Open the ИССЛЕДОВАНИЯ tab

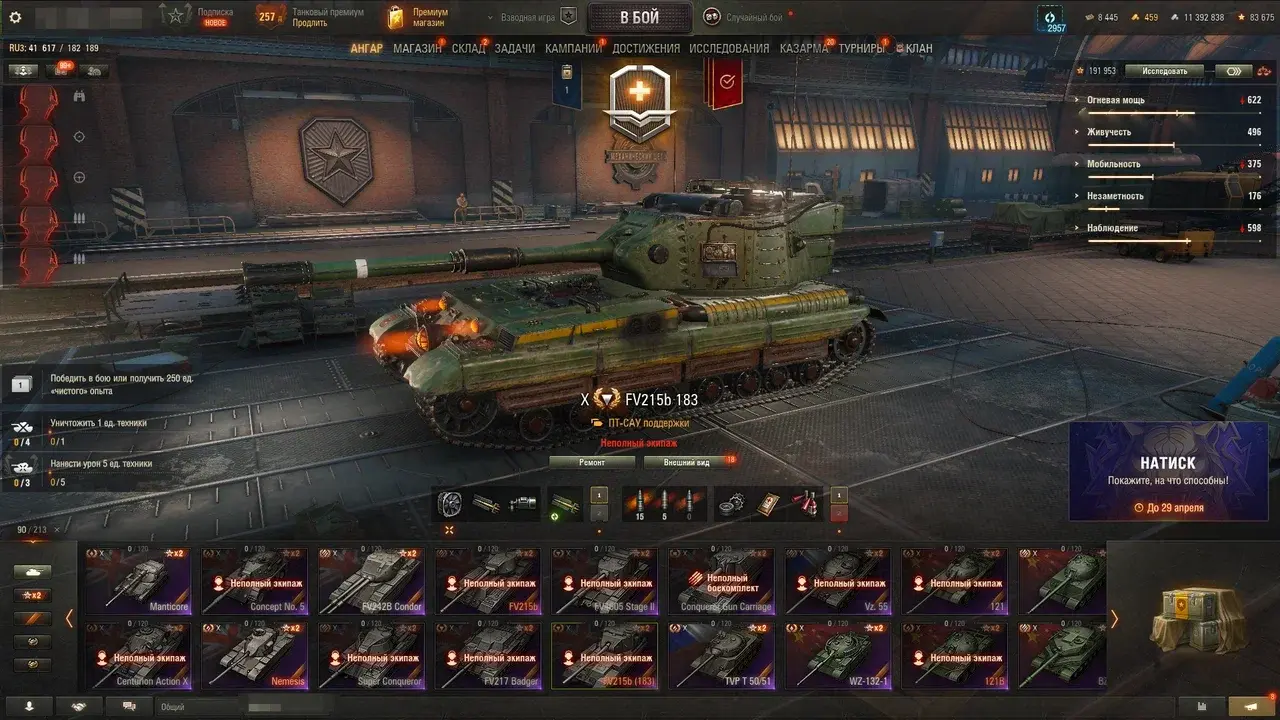pos(729,48)
